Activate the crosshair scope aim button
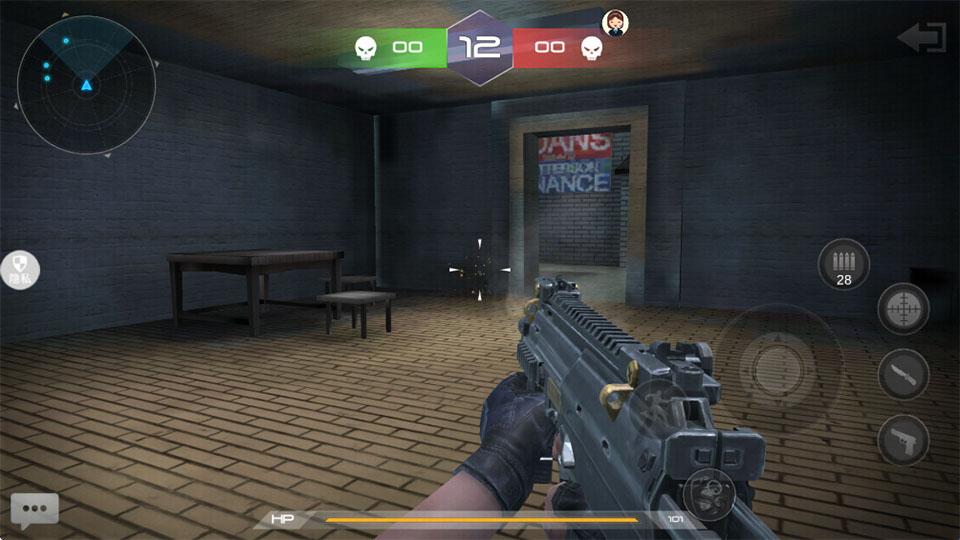The width and height of the screenshot is (960, 540). point(903,309)
